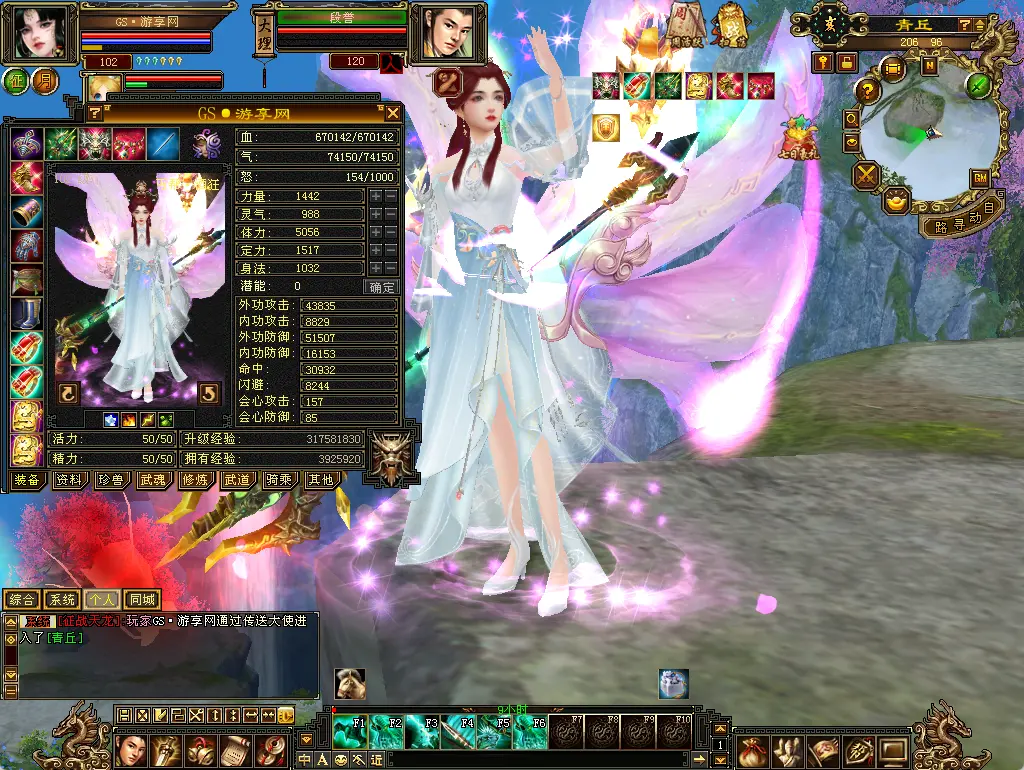This screenshot has width=1024, height=770.
Task: Switch to the 修炼 tab
Action: 195,480
